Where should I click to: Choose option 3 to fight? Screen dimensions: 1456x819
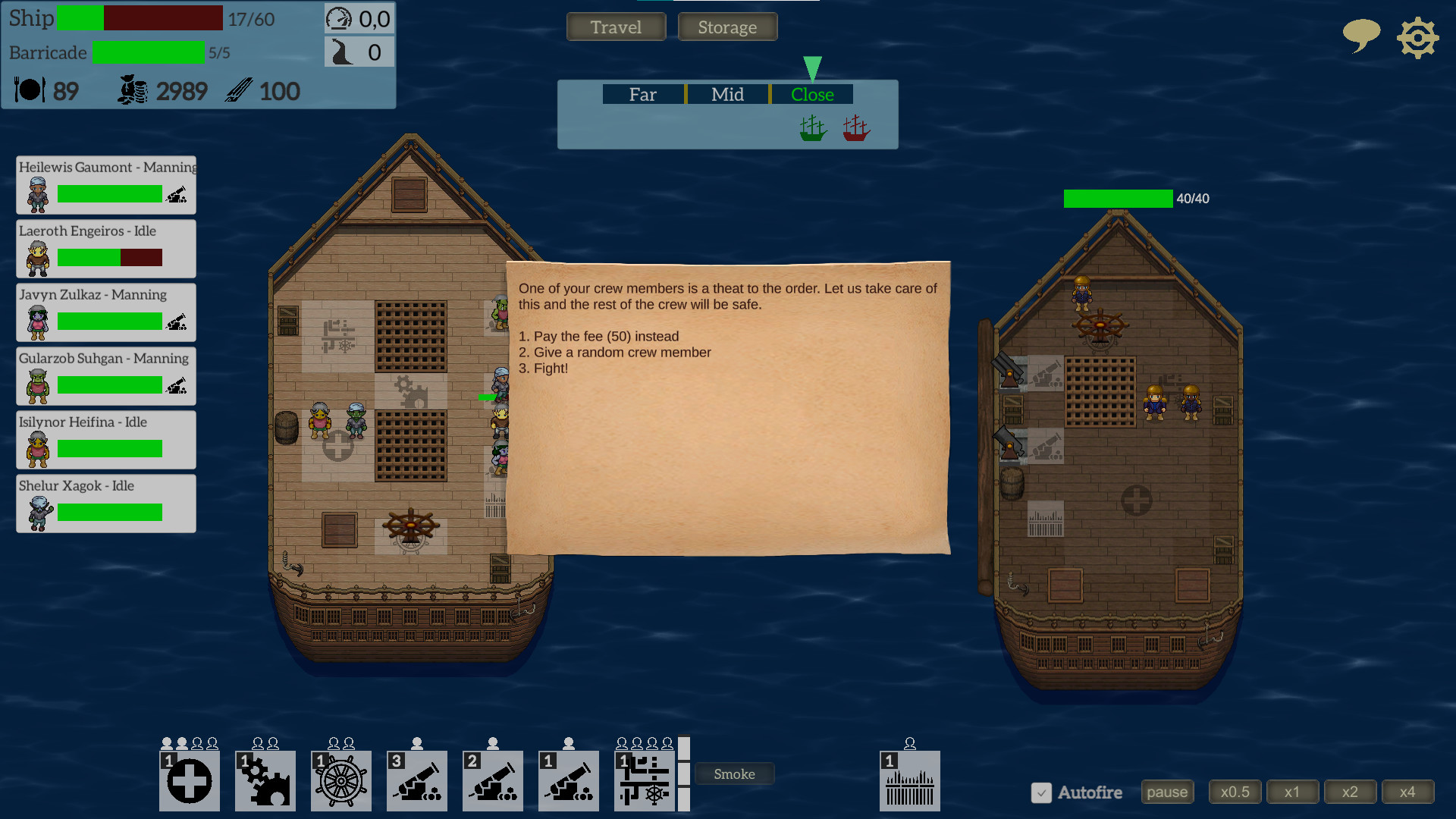(543, 368)
